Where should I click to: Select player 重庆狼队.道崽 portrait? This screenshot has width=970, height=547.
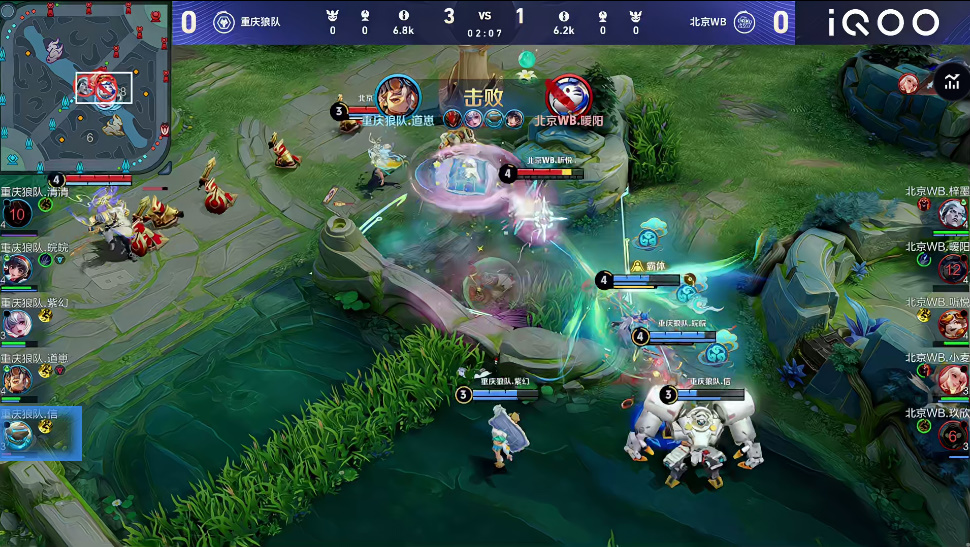click(17, 379)
